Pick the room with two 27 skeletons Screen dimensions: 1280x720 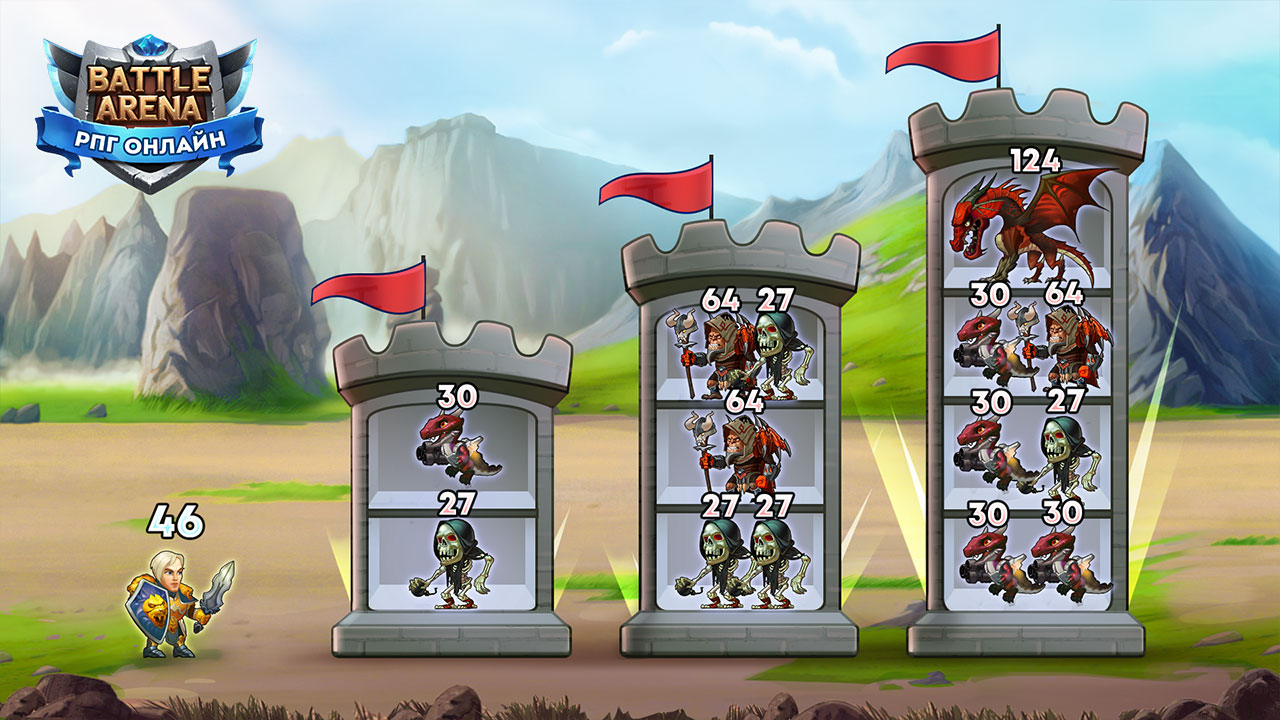point(740,562)
